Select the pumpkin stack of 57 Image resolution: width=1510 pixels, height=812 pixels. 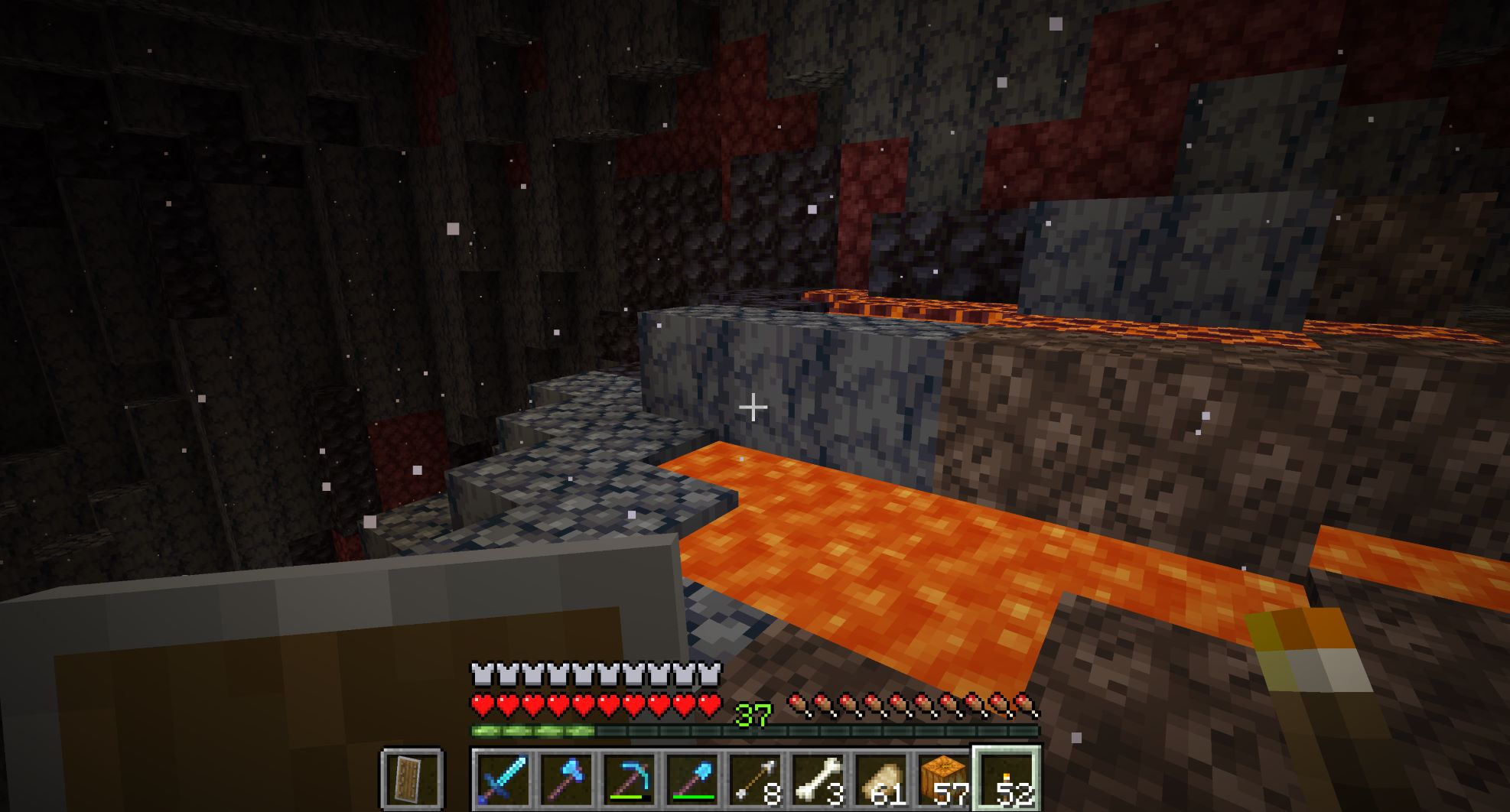tap(943, 780)
